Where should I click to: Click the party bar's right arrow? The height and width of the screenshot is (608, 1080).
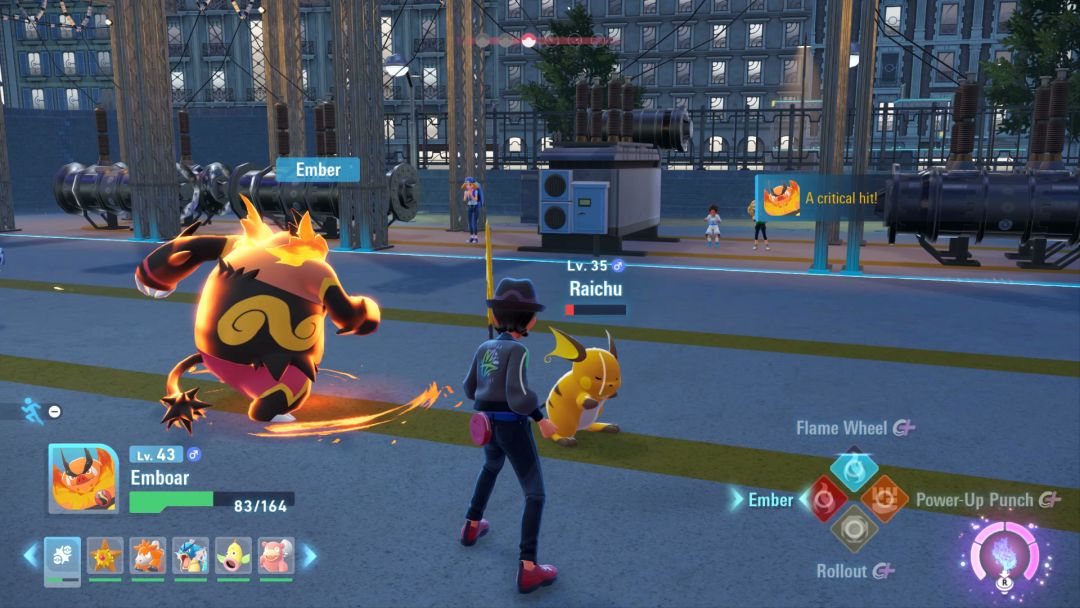pyautogui.click(x=309, y=555)
